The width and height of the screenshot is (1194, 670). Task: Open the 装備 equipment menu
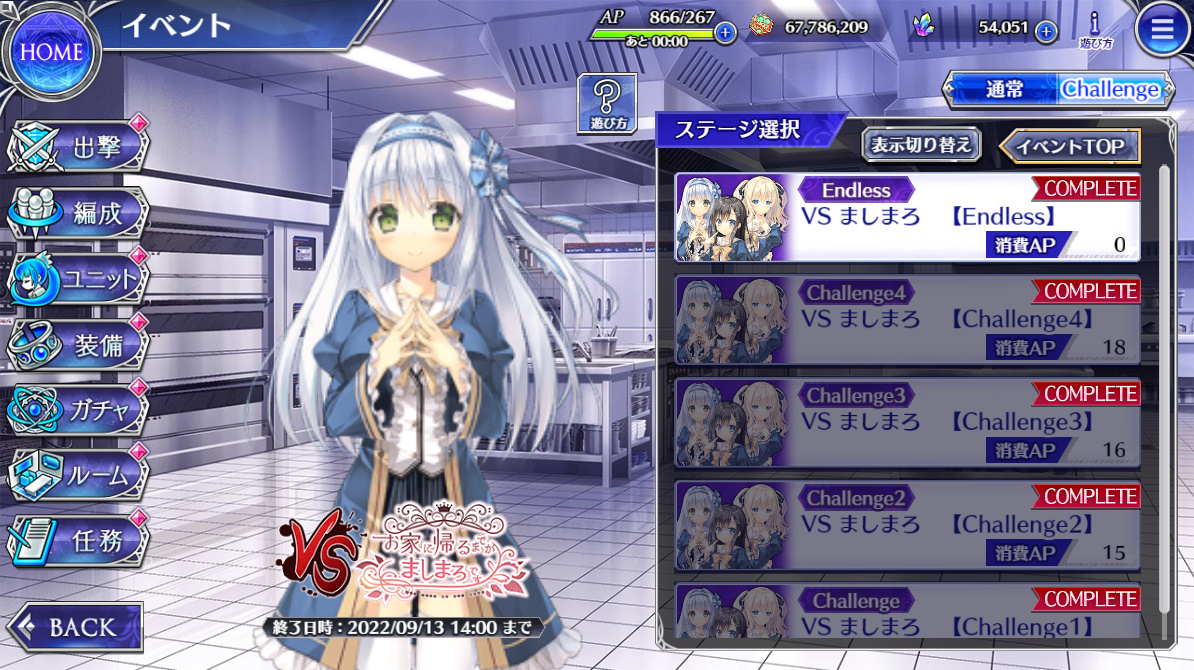[x=80, y=345]
